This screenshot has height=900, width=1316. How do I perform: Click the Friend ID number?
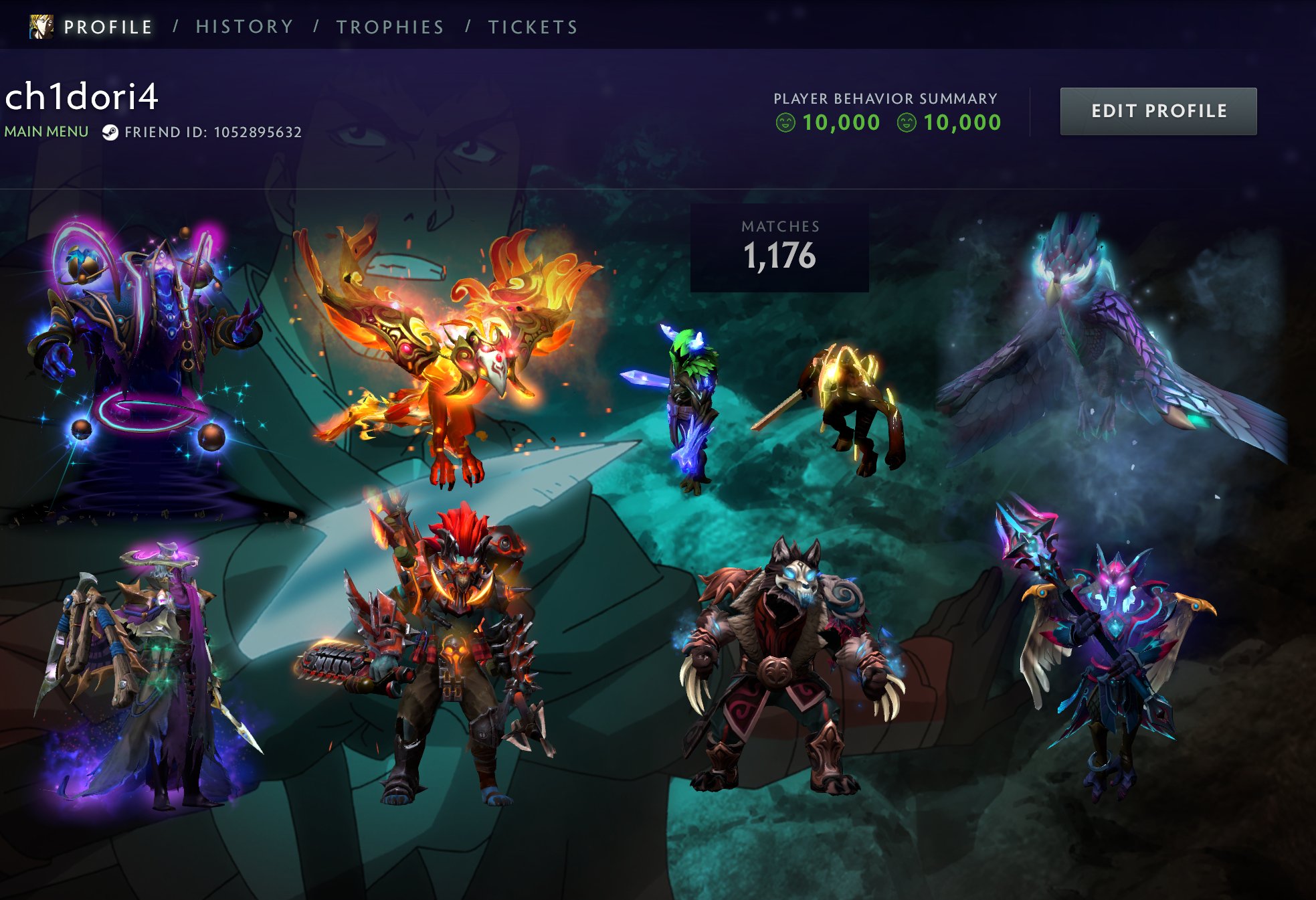258,132
